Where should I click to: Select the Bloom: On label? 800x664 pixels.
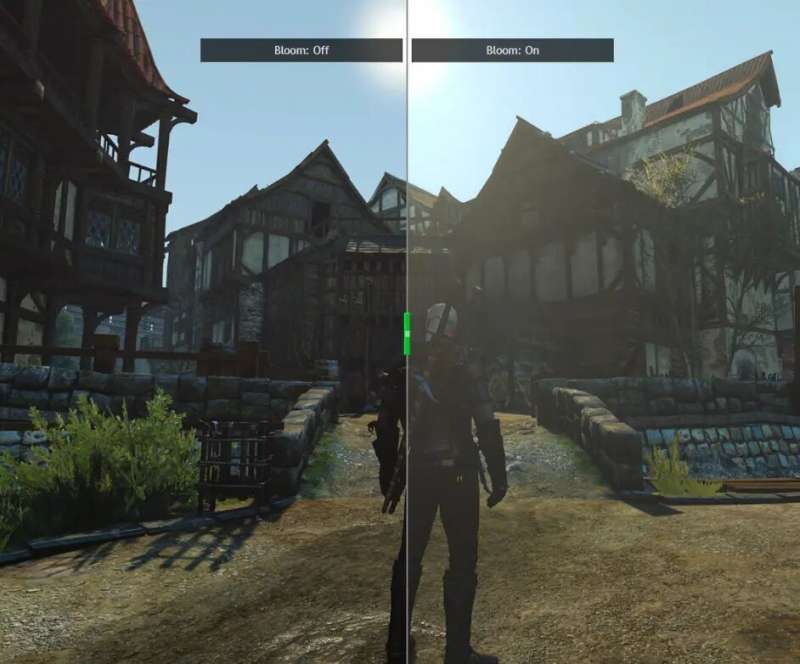click(x=512, y=50)
